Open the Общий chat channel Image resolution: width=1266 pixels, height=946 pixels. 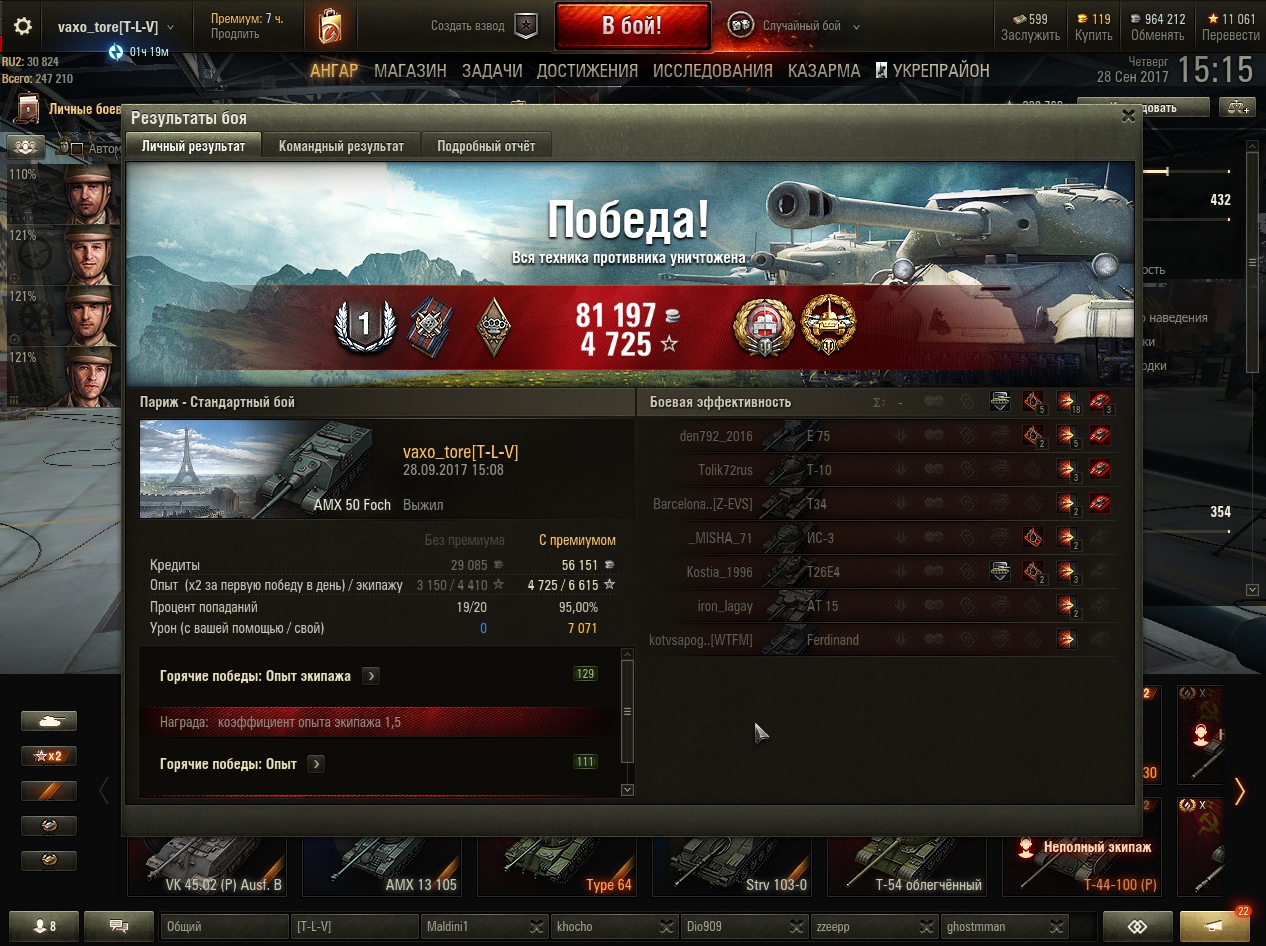click(222, 927)
